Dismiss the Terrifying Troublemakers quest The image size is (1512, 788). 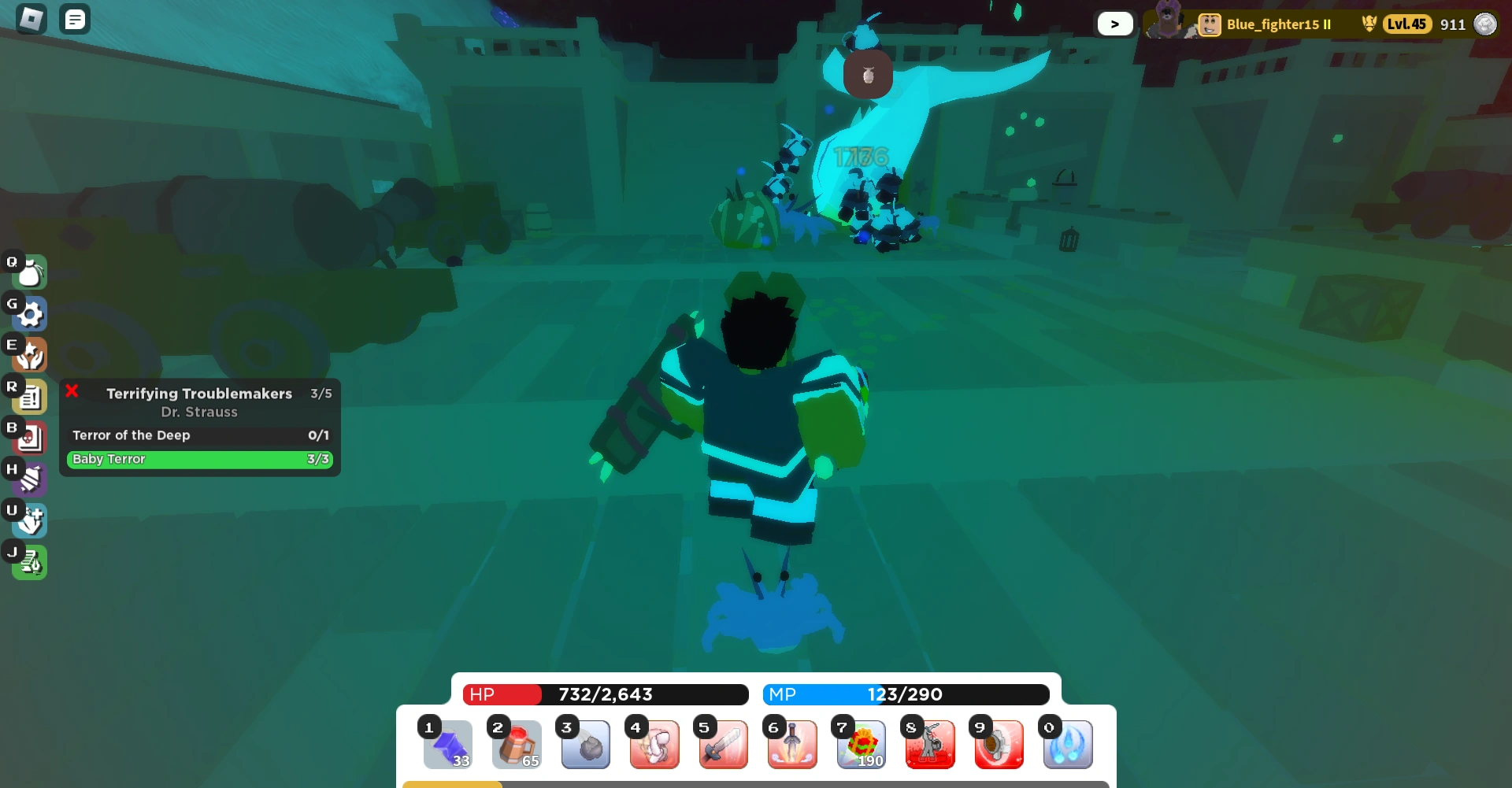[x=72, y=391]
